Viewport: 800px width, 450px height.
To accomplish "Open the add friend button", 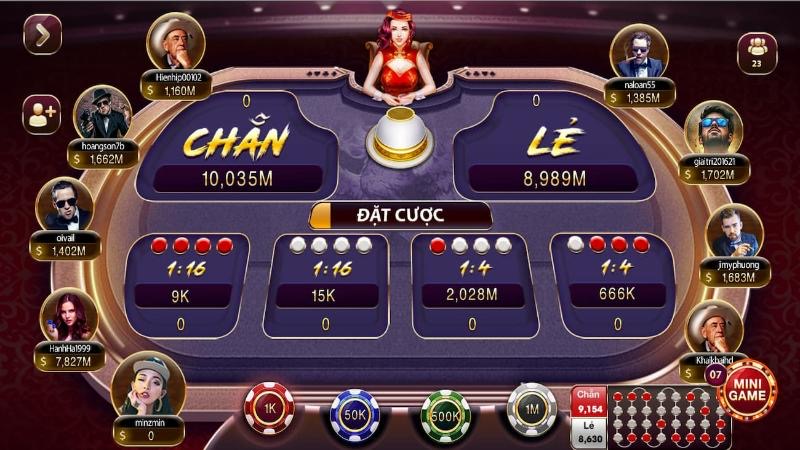I will click(42, 114).
